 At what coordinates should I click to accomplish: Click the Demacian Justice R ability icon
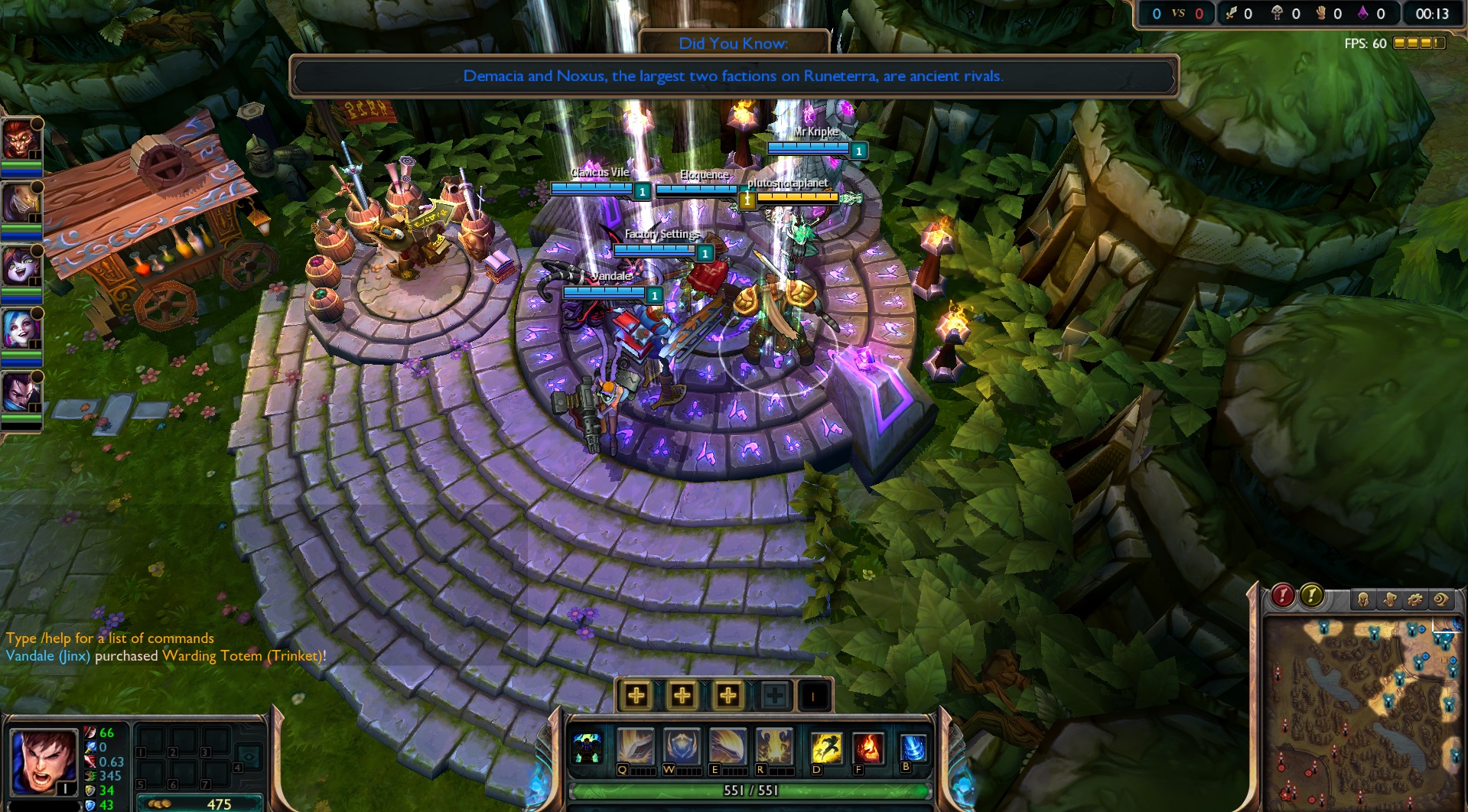[x=776, y=745]
